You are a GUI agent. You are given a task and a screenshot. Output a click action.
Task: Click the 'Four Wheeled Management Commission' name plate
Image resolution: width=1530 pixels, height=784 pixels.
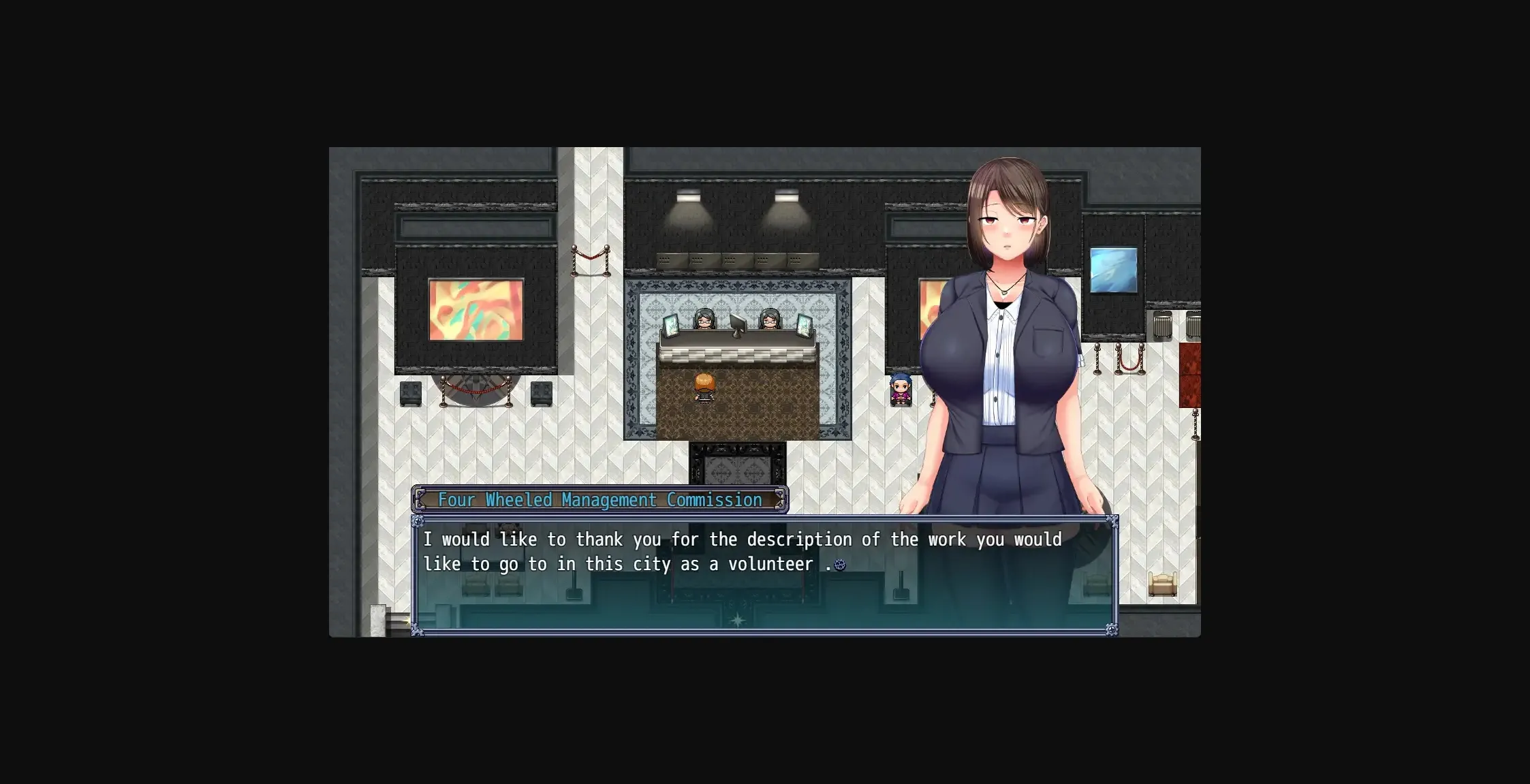pos(599,499)
